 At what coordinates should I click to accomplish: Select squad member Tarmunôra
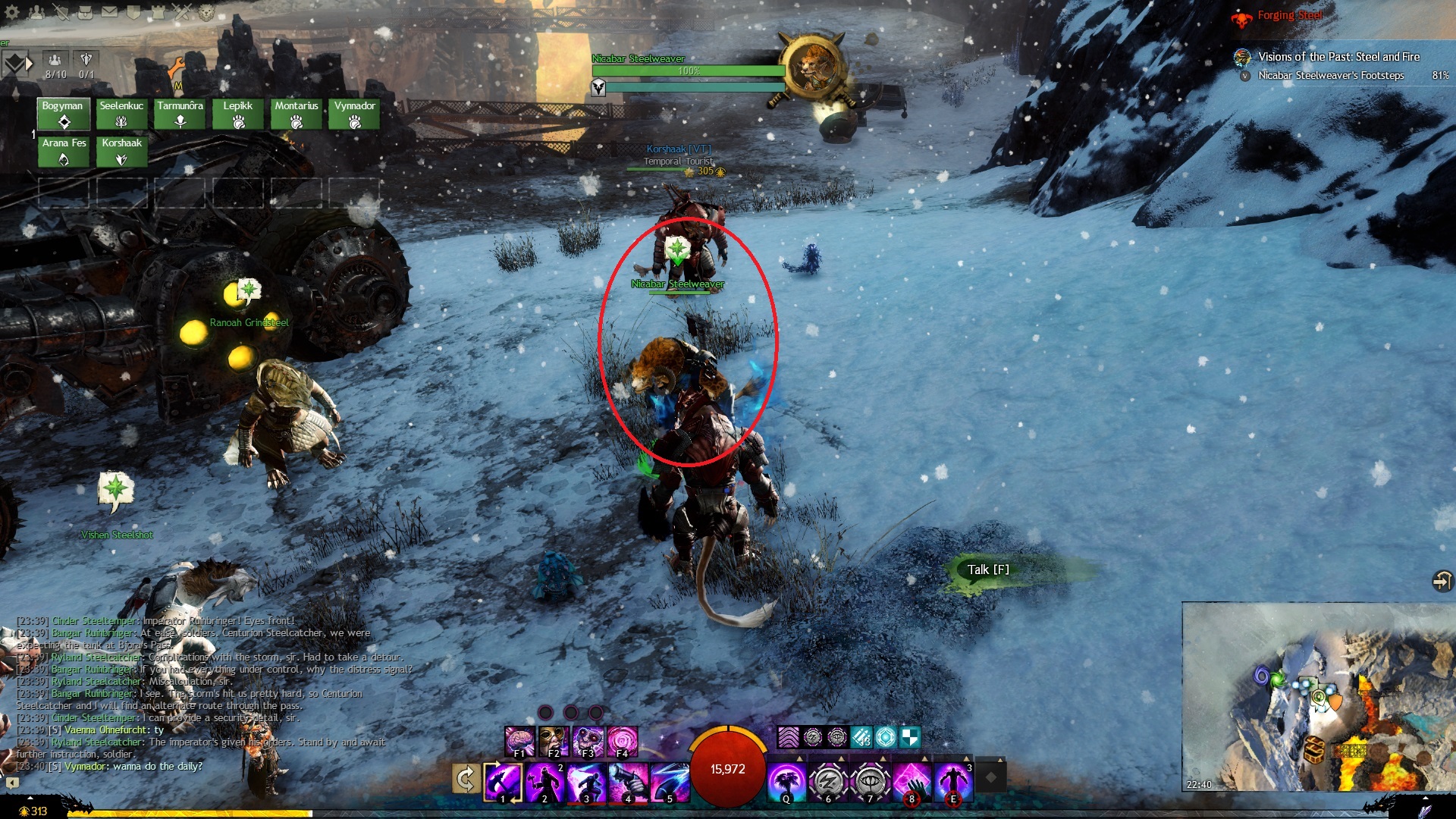click(180, 114)
